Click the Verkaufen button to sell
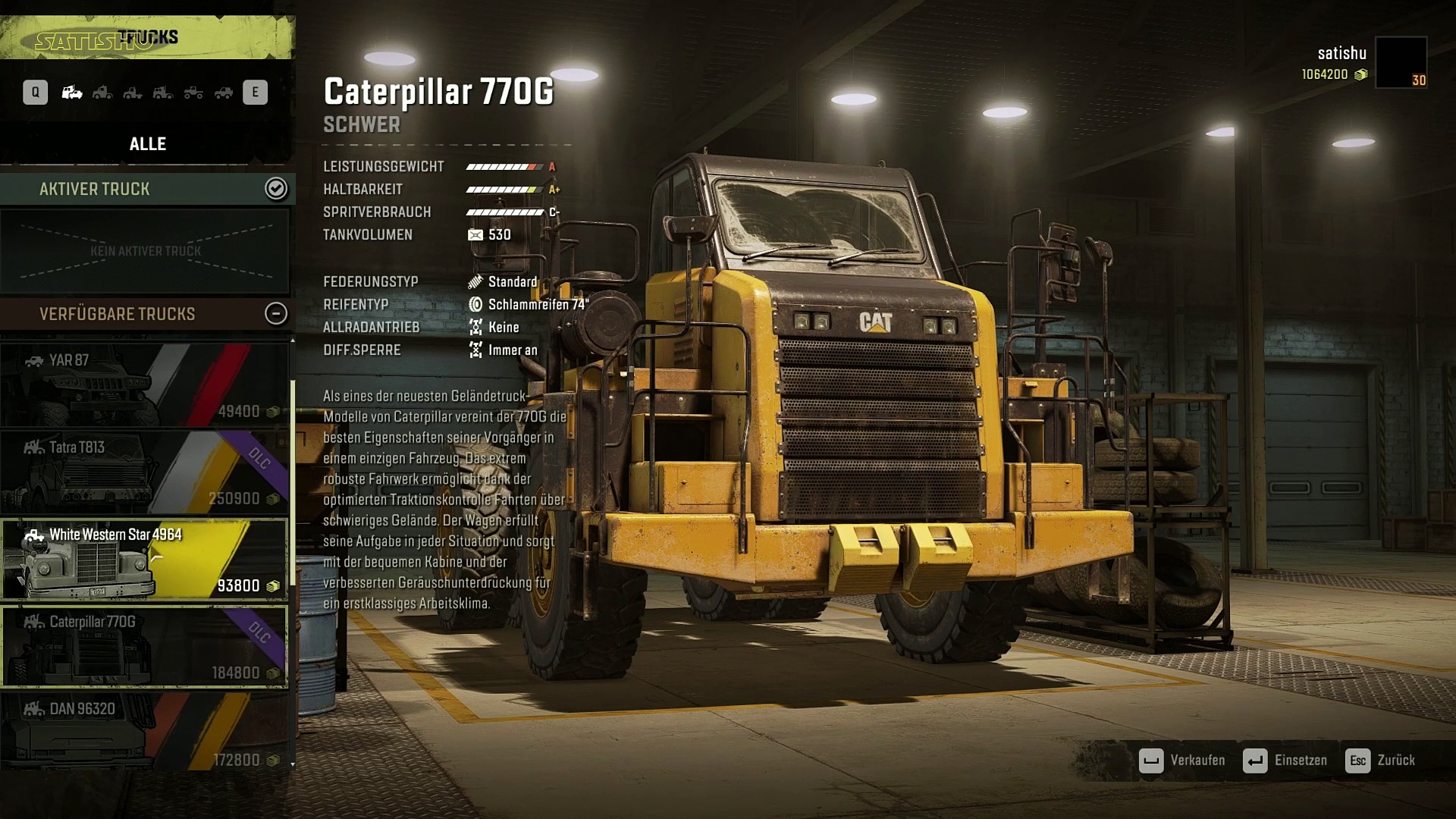Image resolution: width=1456 pixels, height=819 pixels. tap(1182, 761)
